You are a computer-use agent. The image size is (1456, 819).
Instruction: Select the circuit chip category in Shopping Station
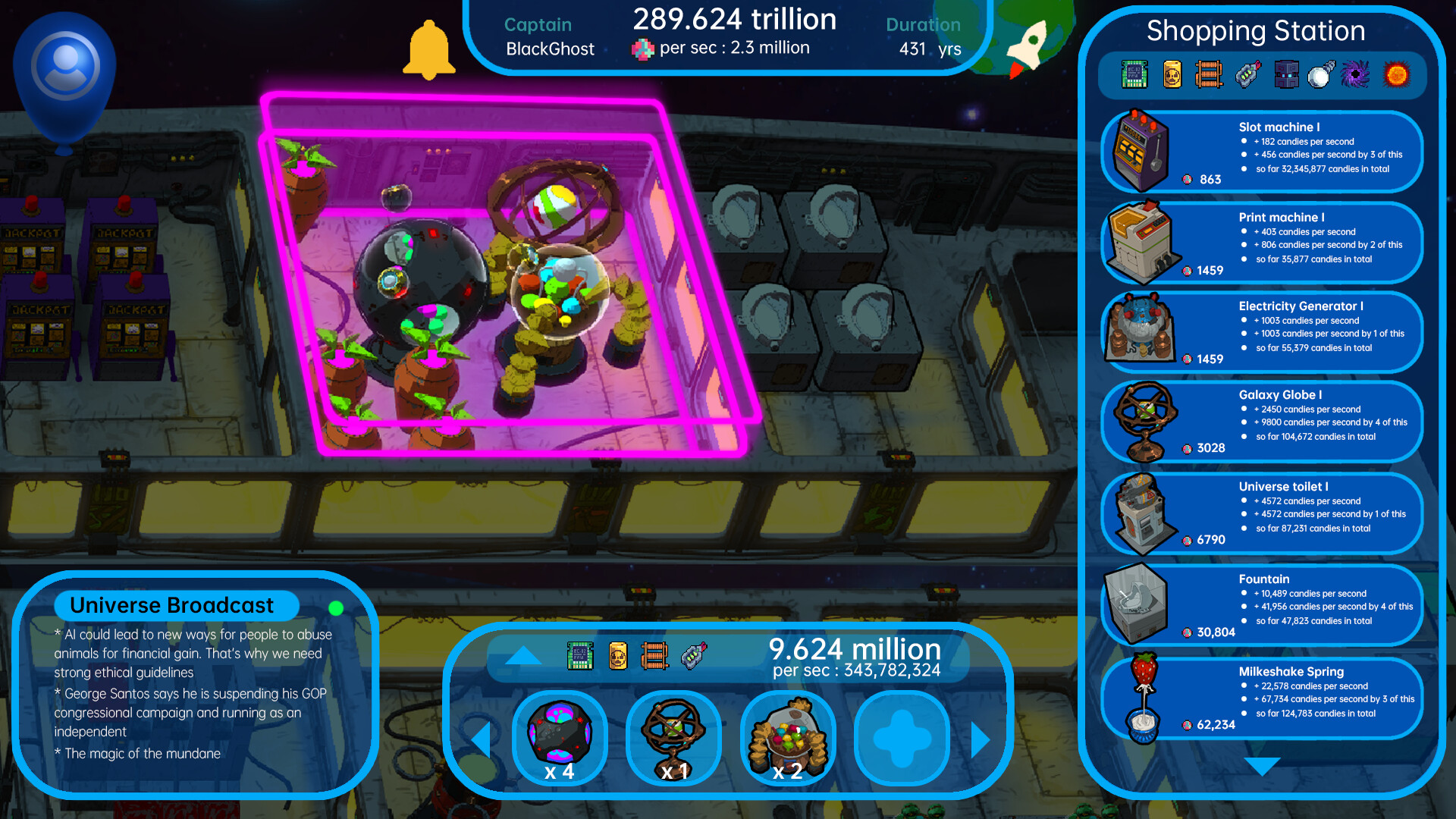point(1133,75)
